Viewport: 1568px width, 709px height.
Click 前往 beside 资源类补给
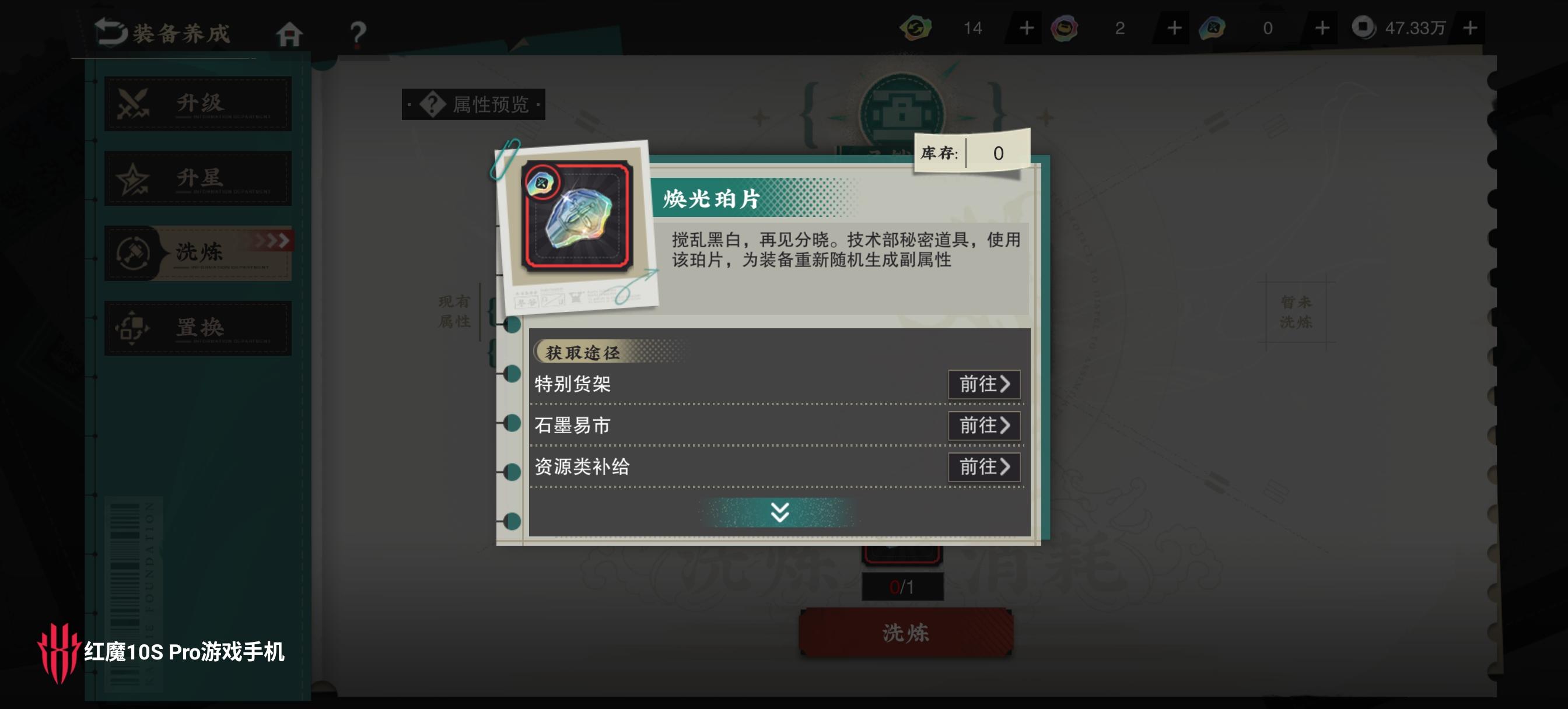(x=984, y=468)
